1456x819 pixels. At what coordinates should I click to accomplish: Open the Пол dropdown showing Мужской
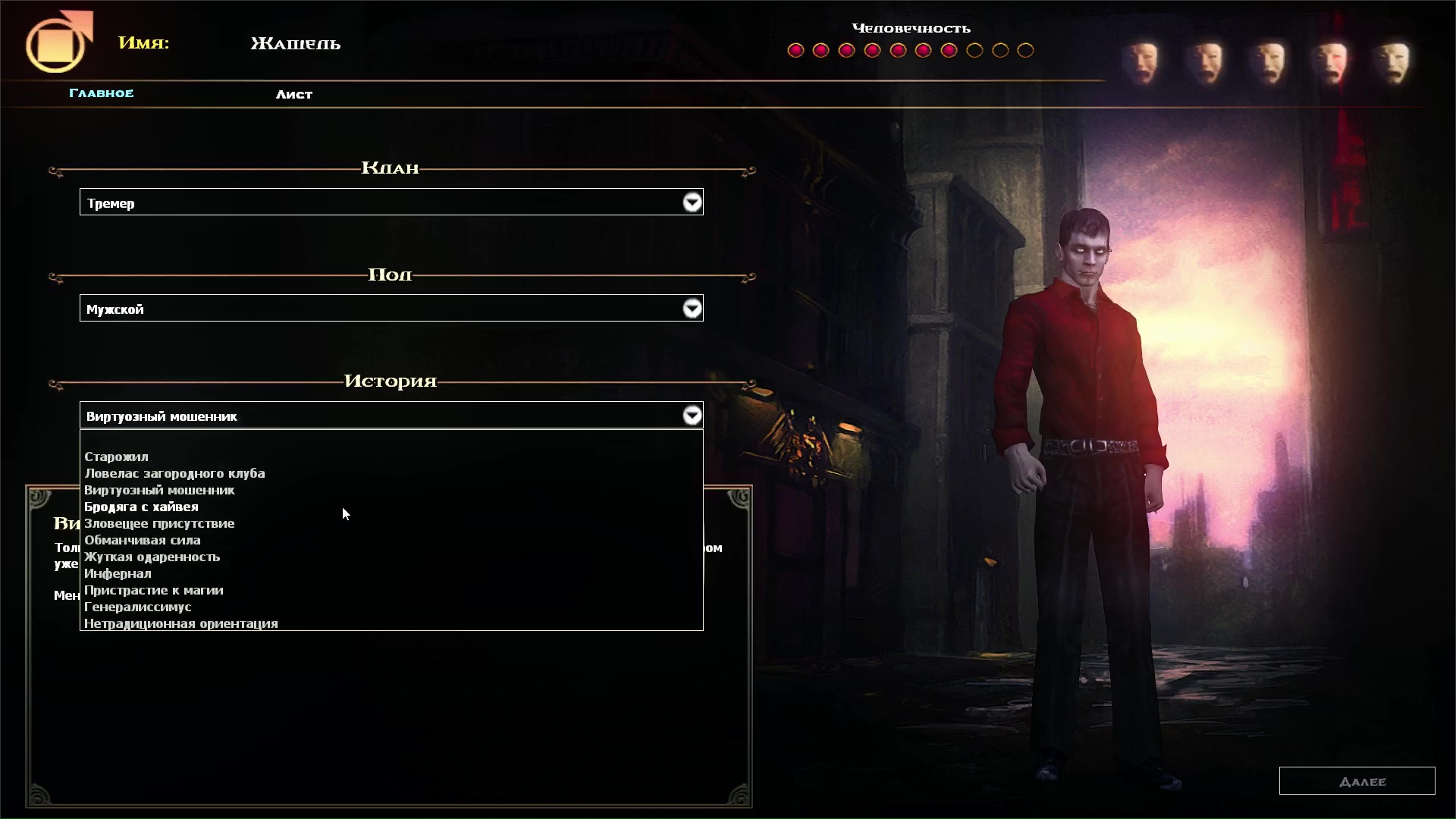coord(692,309)
